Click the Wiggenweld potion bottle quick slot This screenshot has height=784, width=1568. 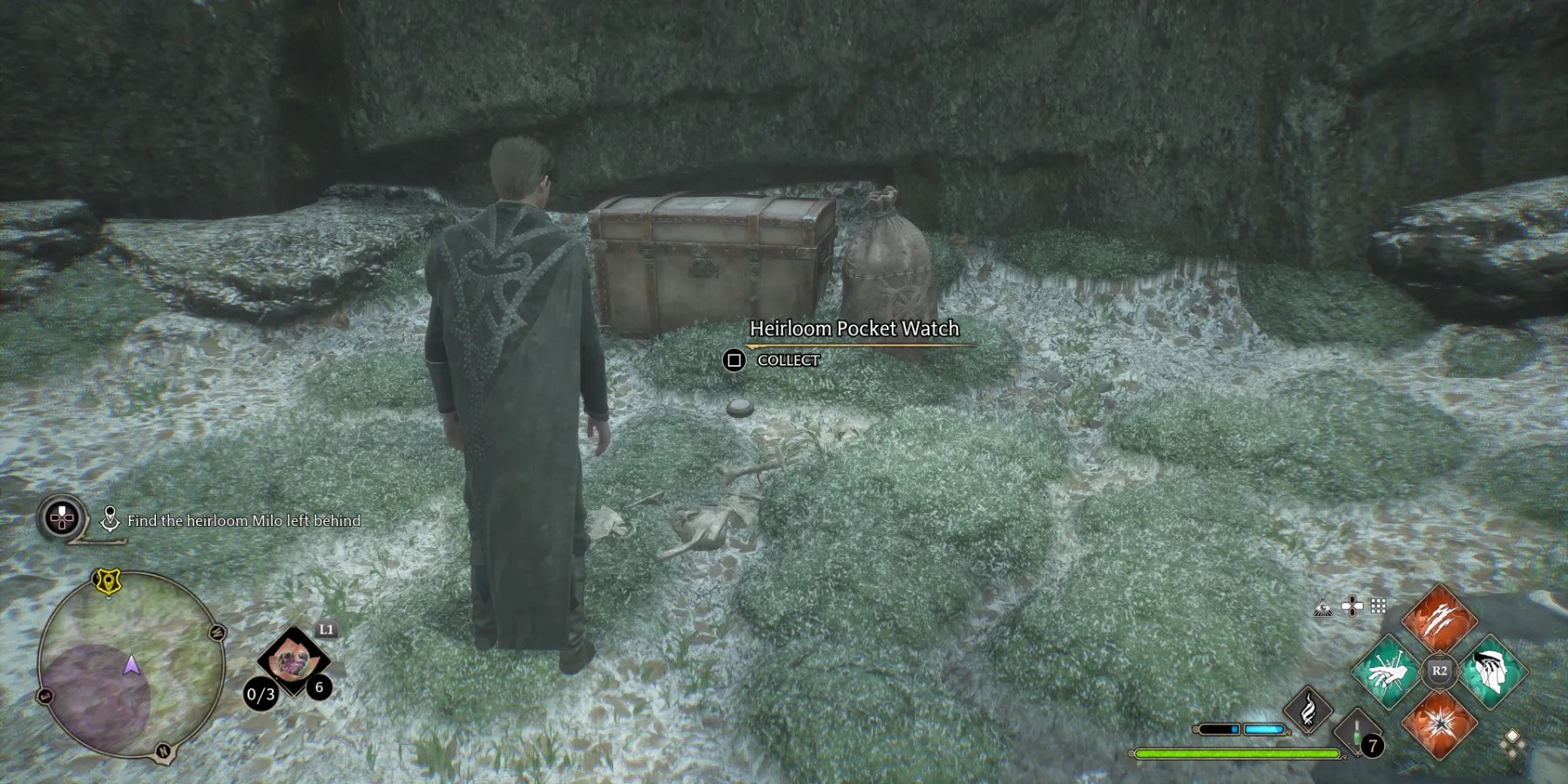(x=1358, y=734)
